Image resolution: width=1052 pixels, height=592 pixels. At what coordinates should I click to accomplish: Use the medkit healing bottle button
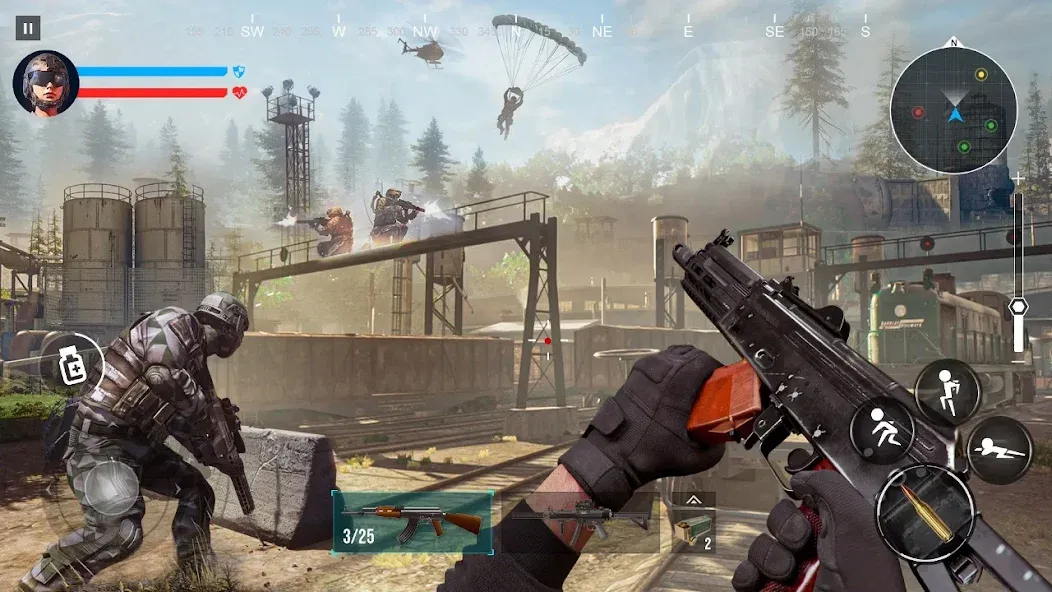[x=72, y=366]
